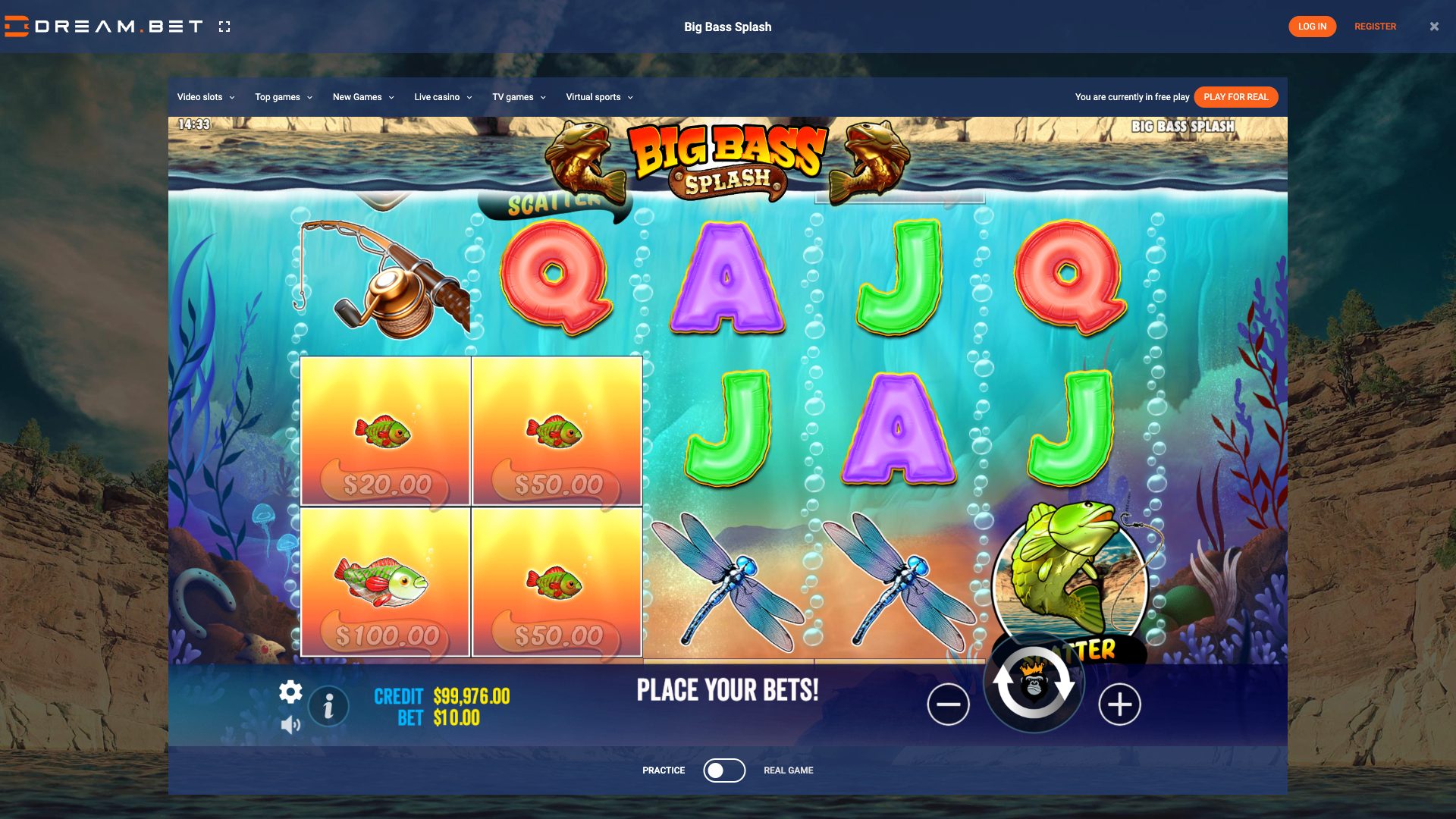Image resolution: width=1456 pixels, height=819 pixels.
Task: Click the fullscreen icon beside DREAM.BET logo
Action: 224,26
